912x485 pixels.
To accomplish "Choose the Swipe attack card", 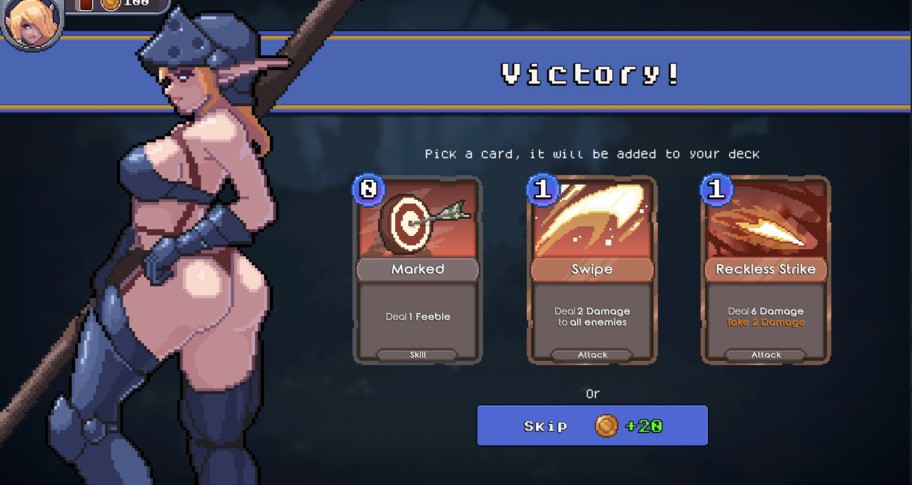I will click(592, 270).
